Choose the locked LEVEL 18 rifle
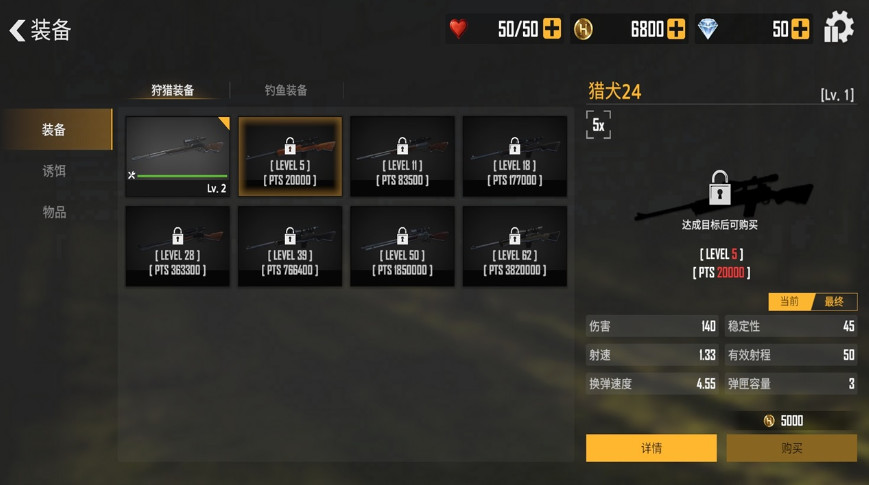Viewport: 869px width, 485px height. [514, 156]
